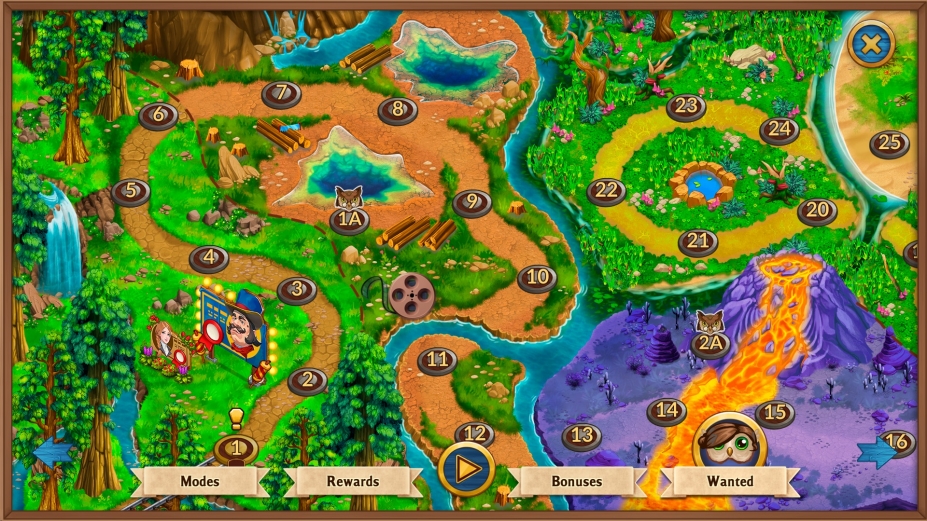Open the Modes menu

[x=199, y=481]
